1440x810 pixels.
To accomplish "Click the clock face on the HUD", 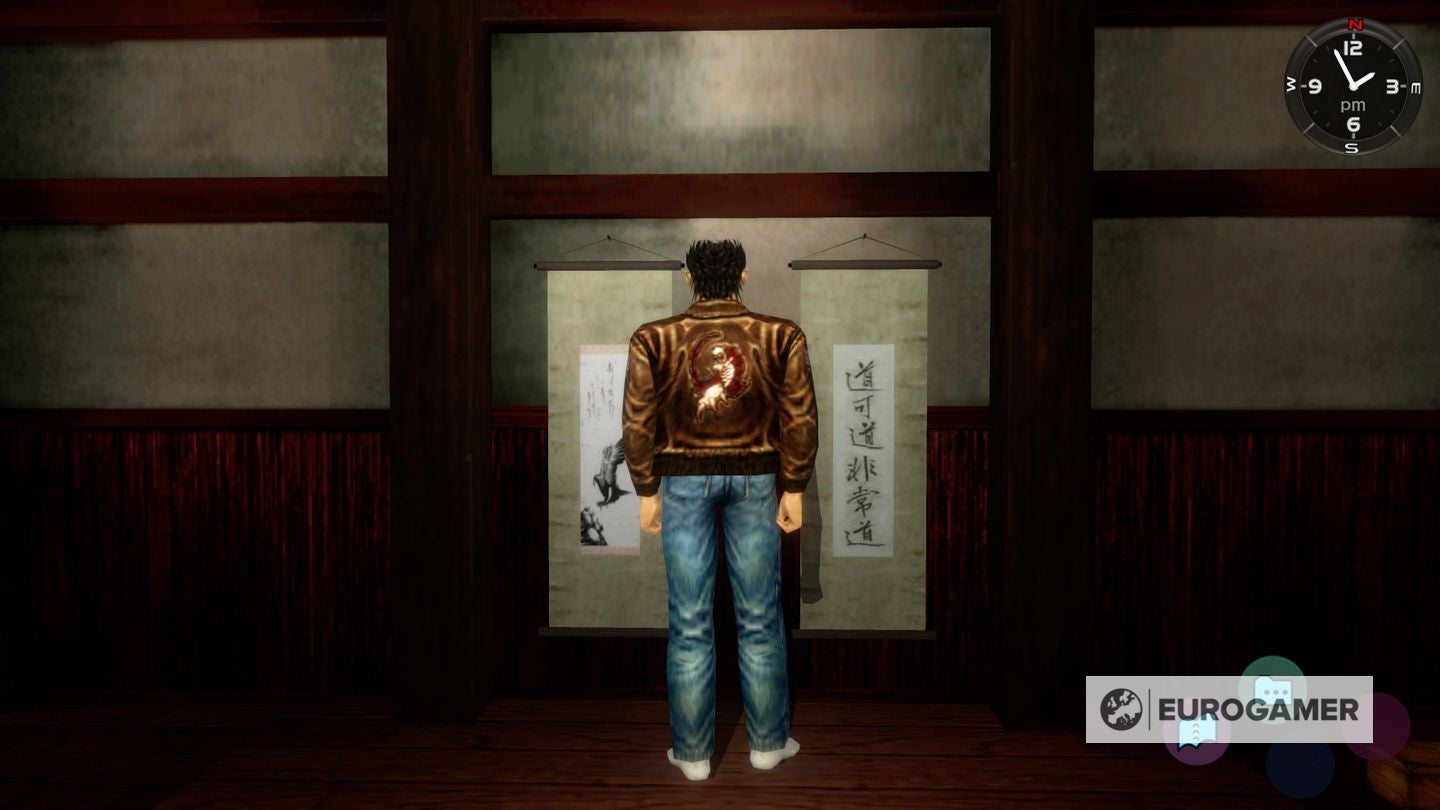I will point(1355,85).
